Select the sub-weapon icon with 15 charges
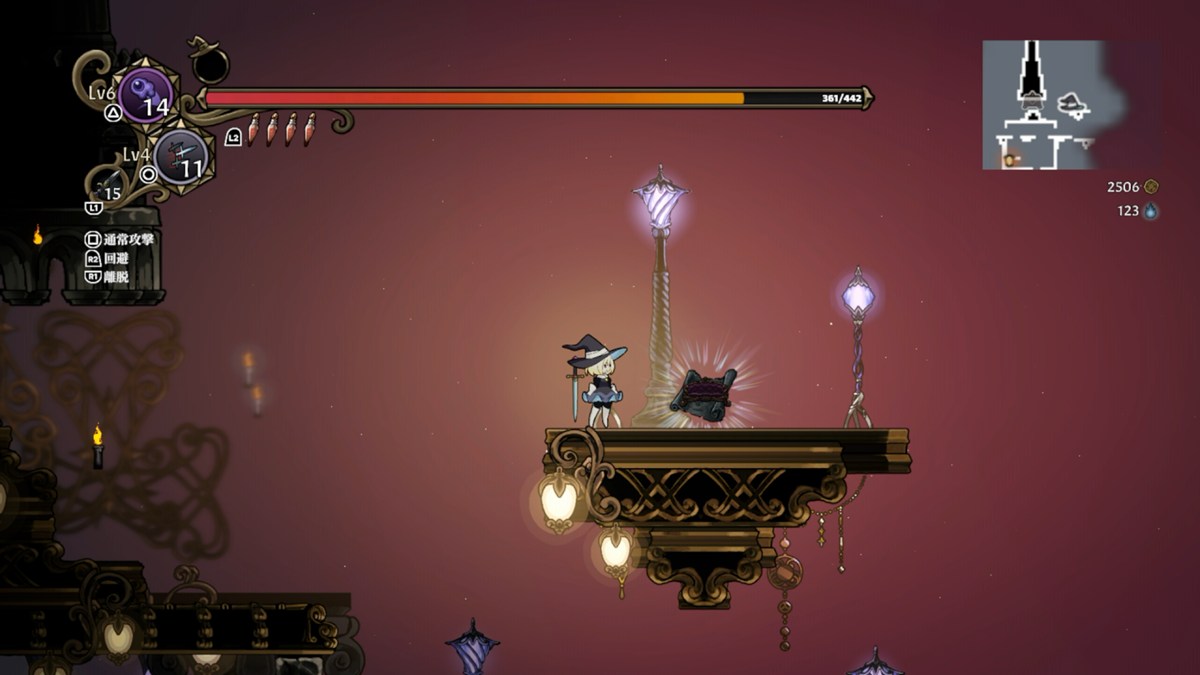Screen dimensions: 1200x675 click(x=108, y=186)
